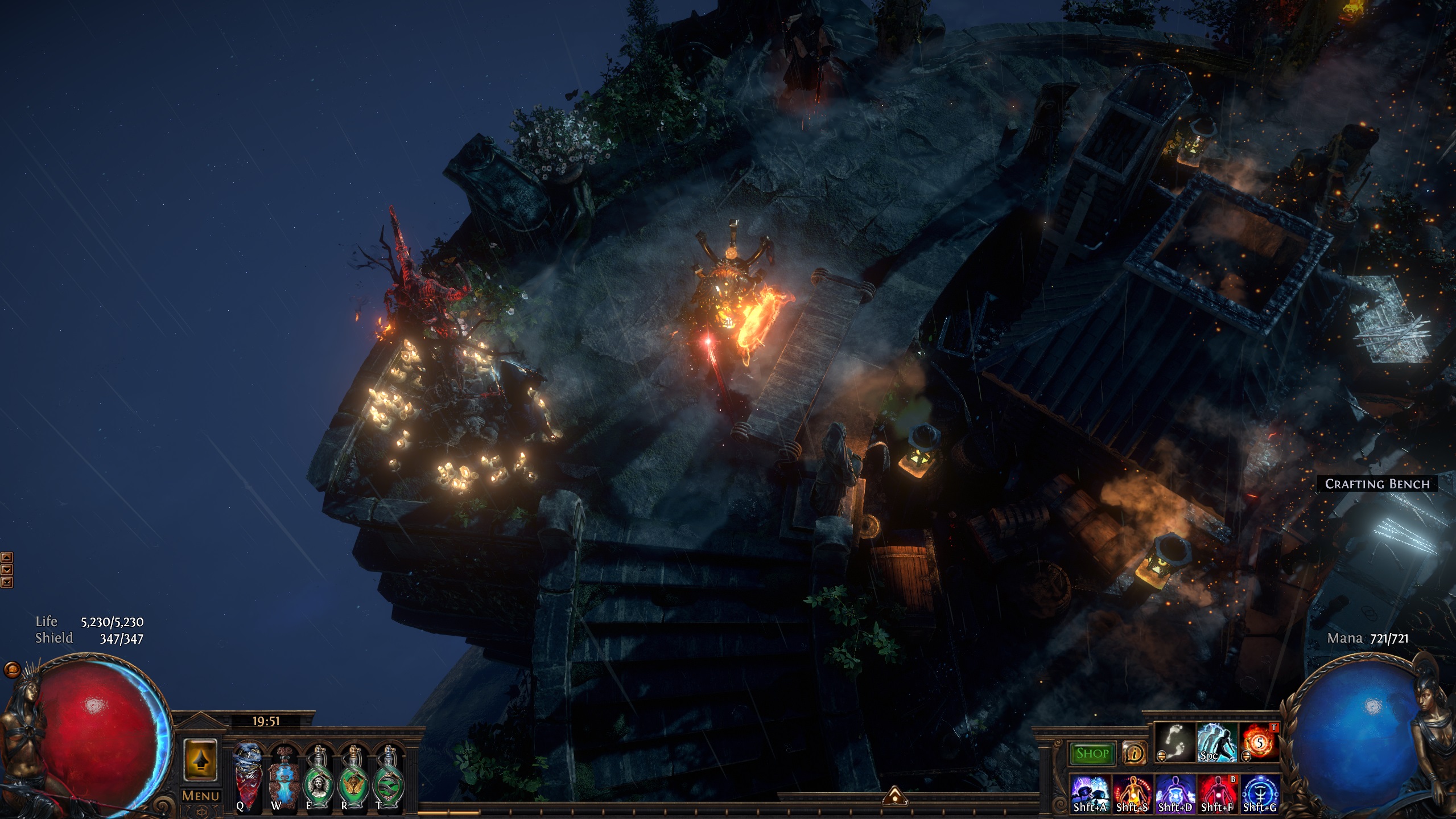The image size is (1456, 819).
Task: Click the Menu button
Action: click(200, 796)
